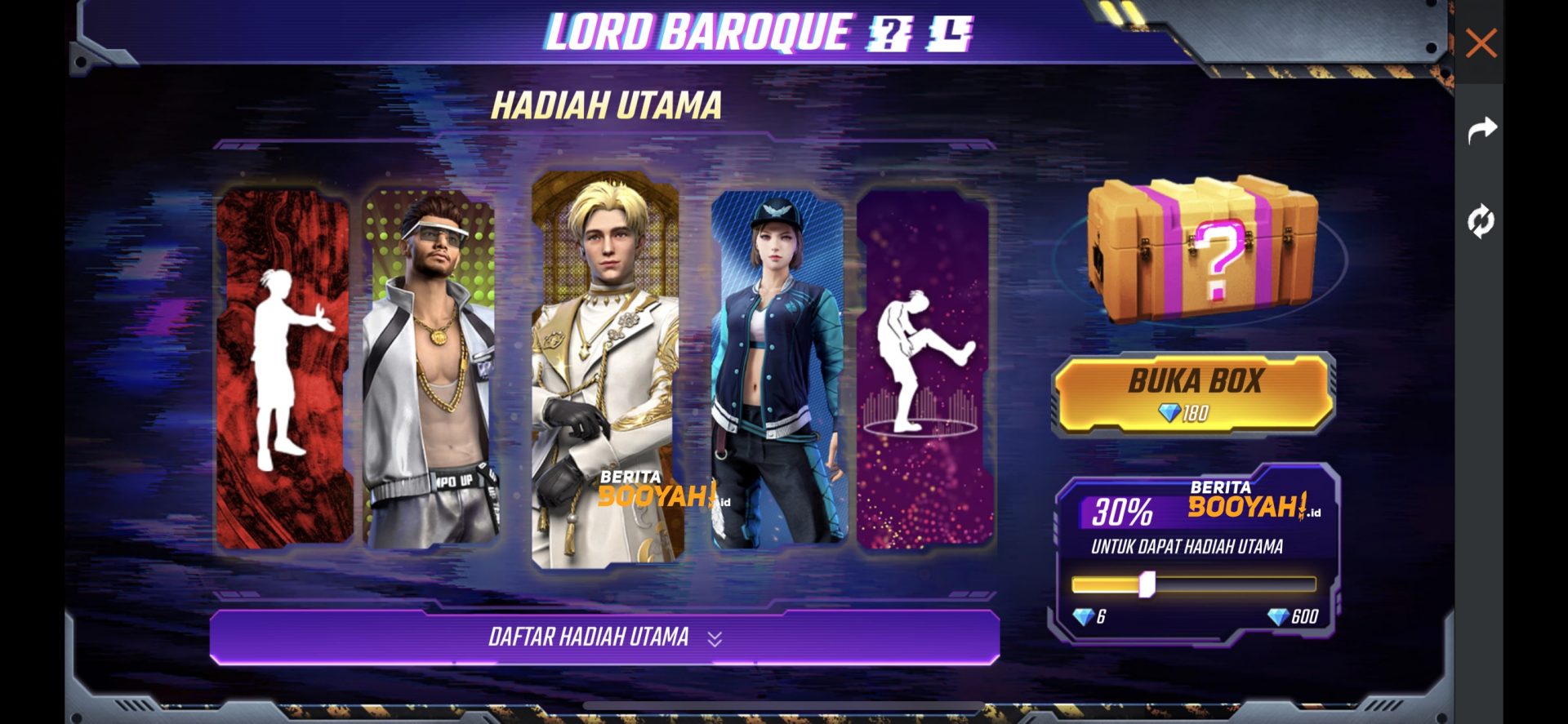Viewport: 1568px width, 724px height.
Task: Click the diamond icon next to the 600 cost
Action: [x=1279, y=618]
